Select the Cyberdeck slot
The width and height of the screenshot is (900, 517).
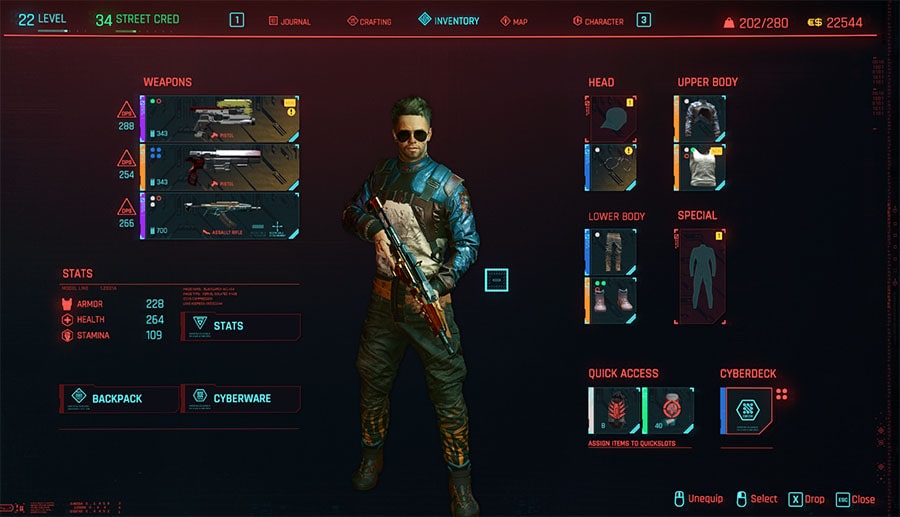(746, 411)
